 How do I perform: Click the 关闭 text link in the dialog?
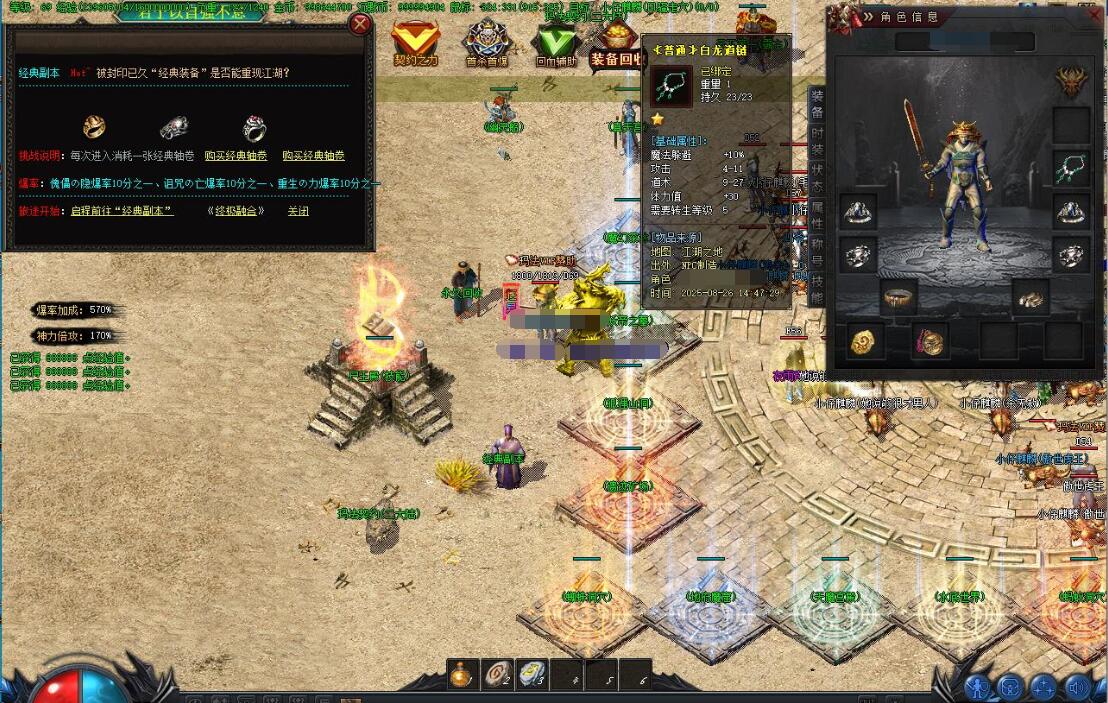click(298, 211)
